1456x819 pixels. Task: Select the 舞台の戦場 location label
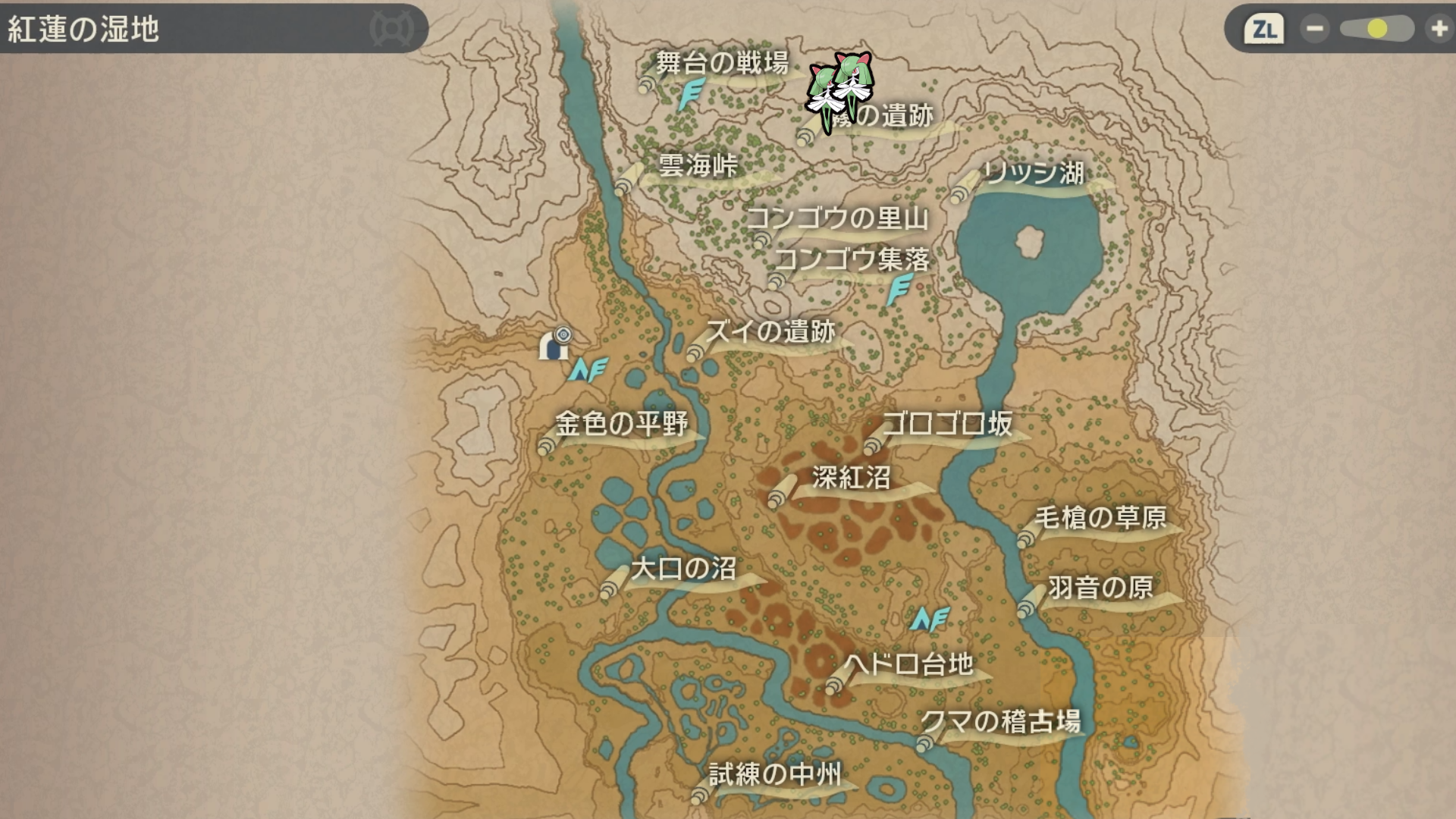[x=722, y=63]
